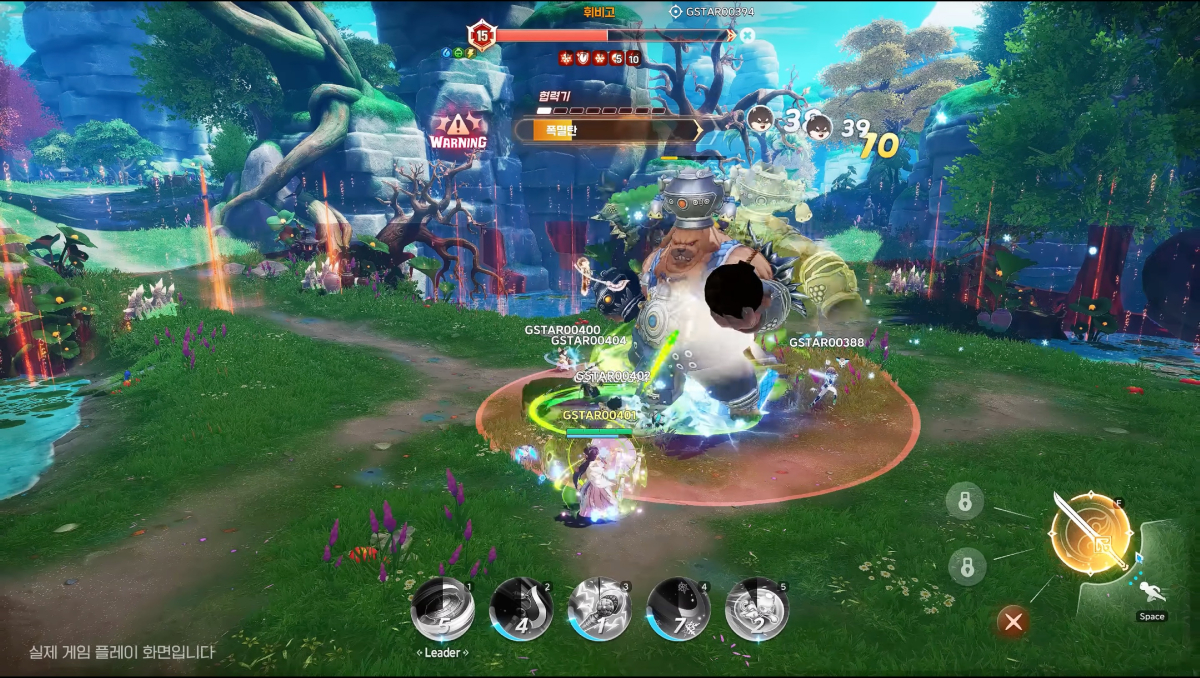Screen dimensions: 1200x678
Task: Activate the creature skill in slot 5
Action: (756, 609)
